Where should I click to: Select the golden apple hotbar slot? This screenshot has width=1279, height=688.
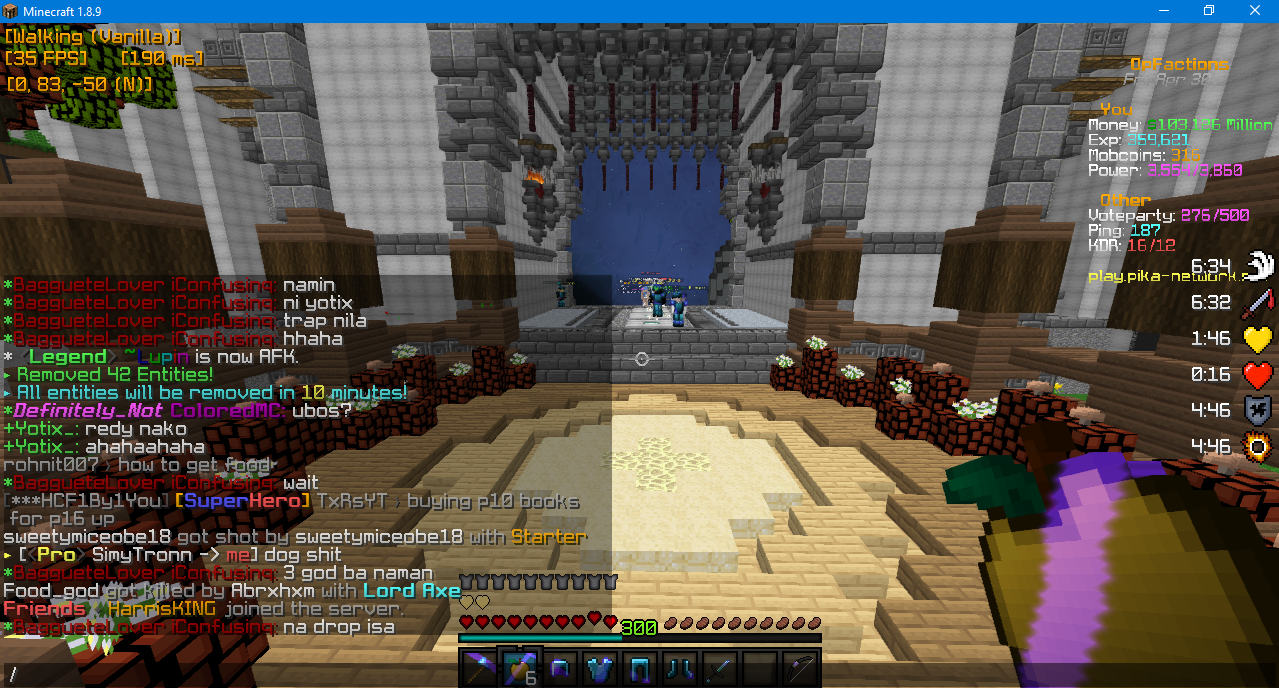[x=519, y=666]
